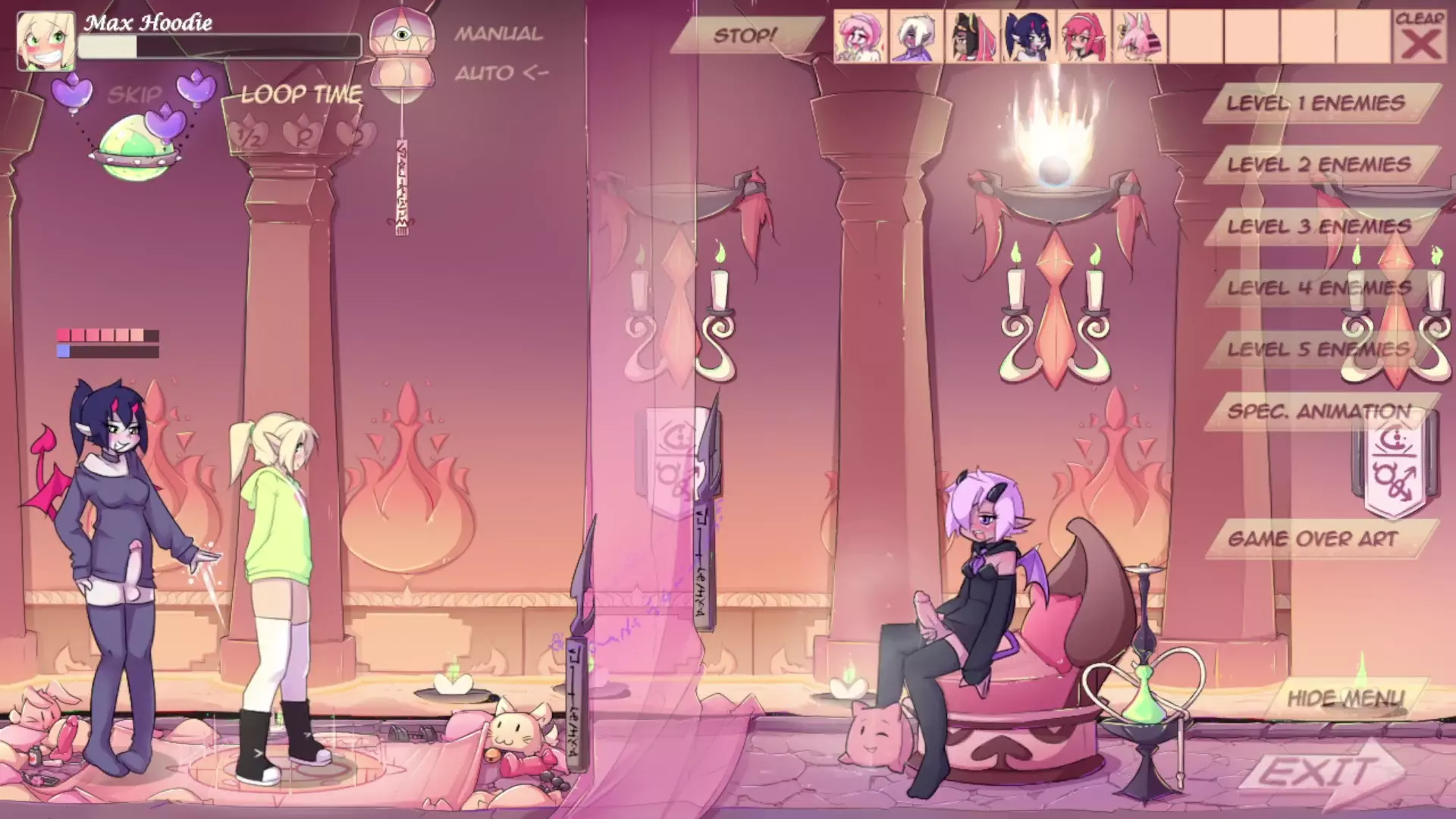Open the Spec. Animation category
The image size is (1456, 819).
1319,412
